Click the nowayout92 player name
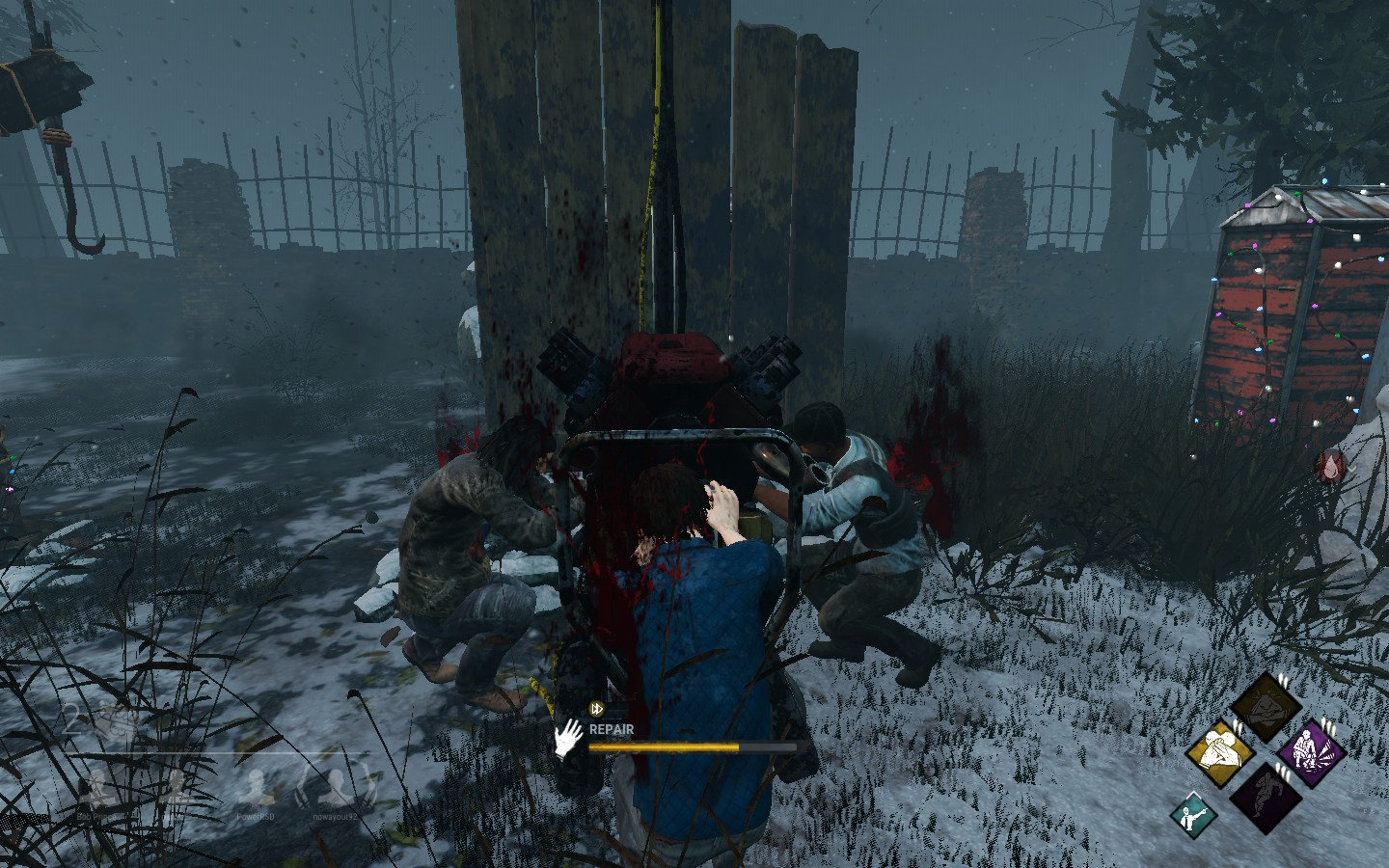The height and width of the screenshot is (868, 1389). click(334, 815)
